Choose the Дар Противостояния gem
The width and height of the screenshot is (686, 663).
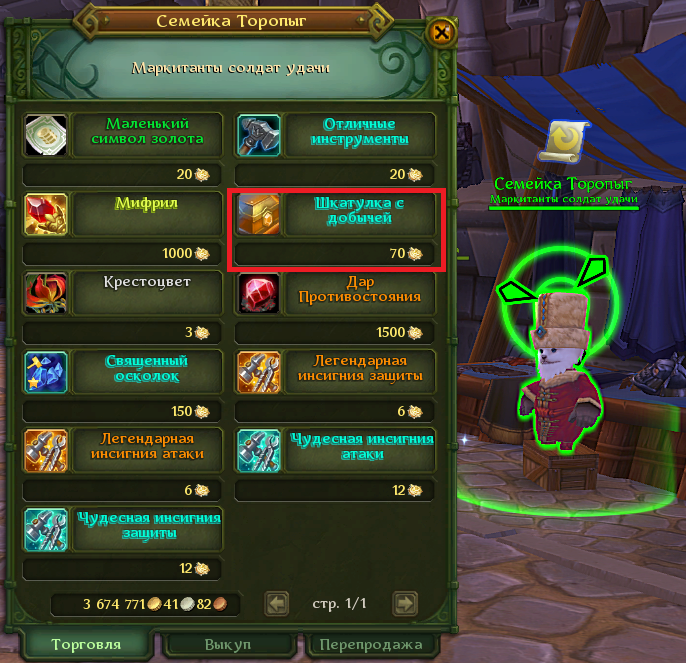(259, 291)
